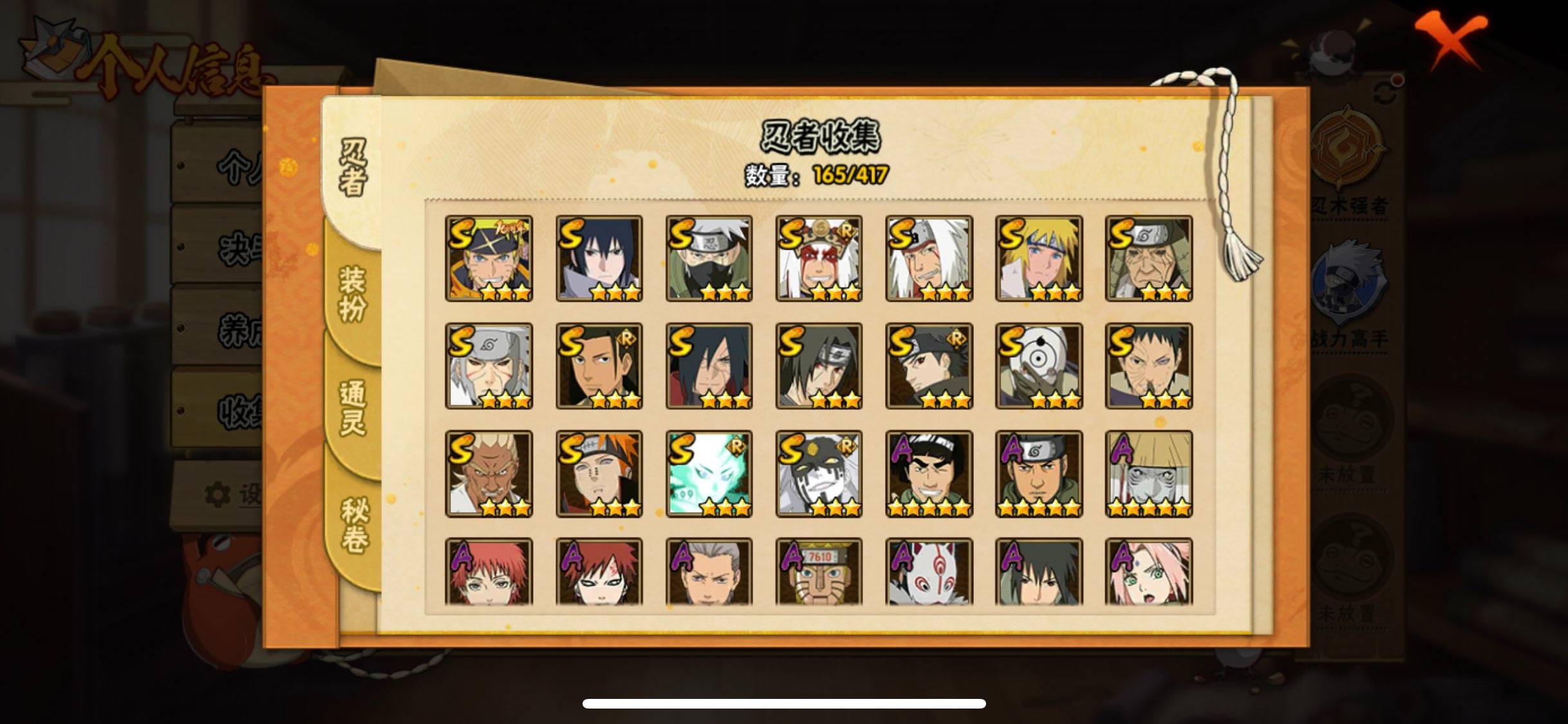Select the S-rank Naruto portrait in top row
Image resolution: width=1568 pixels, height=724 pixels.
(490, 257)
